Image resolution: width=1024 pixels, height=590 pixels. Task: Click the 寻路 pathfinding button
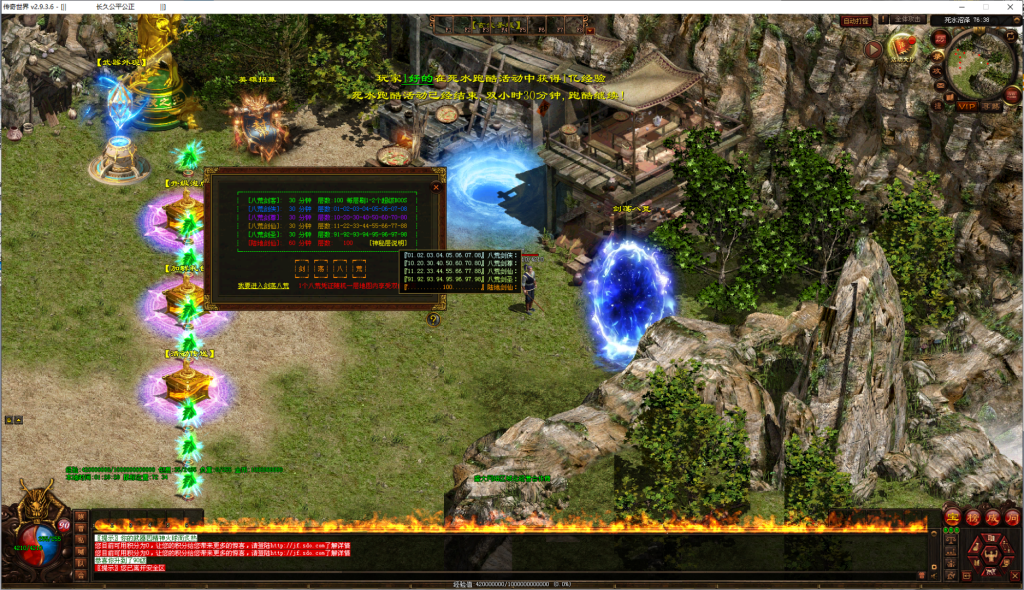click(x=990, y=105)
